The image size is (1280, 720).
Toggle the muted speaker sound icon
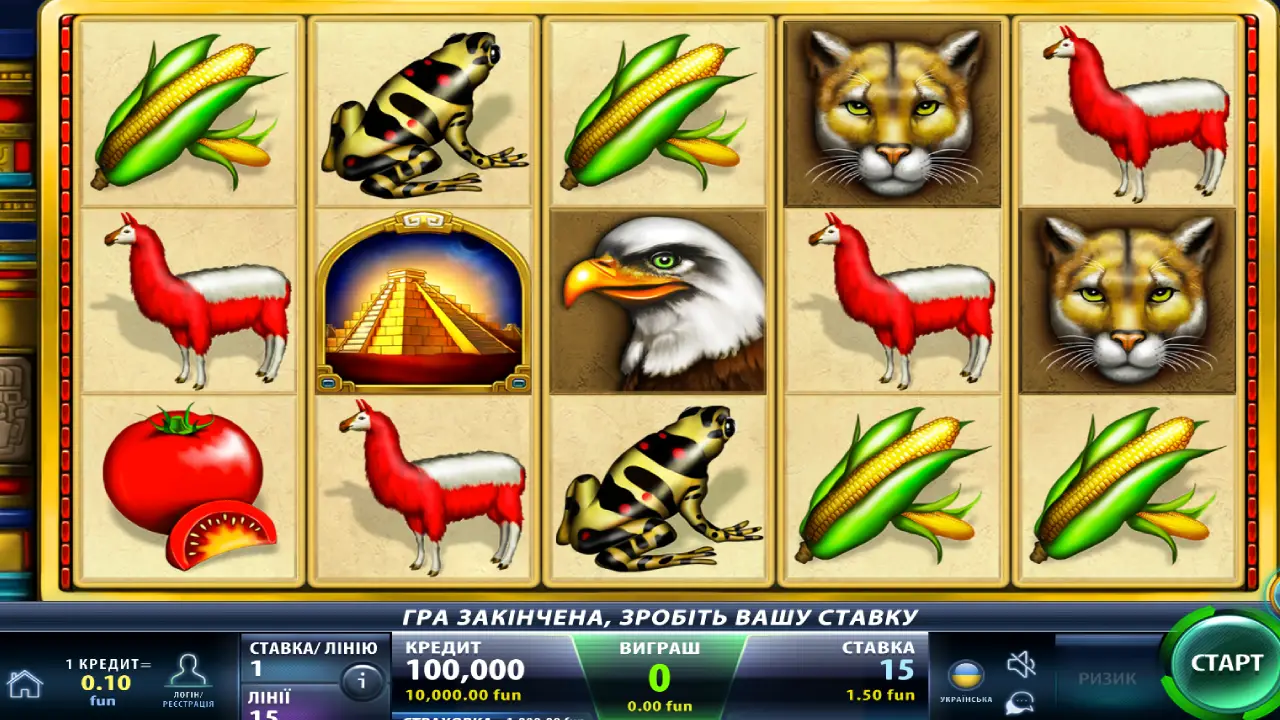coord(1021,663)
